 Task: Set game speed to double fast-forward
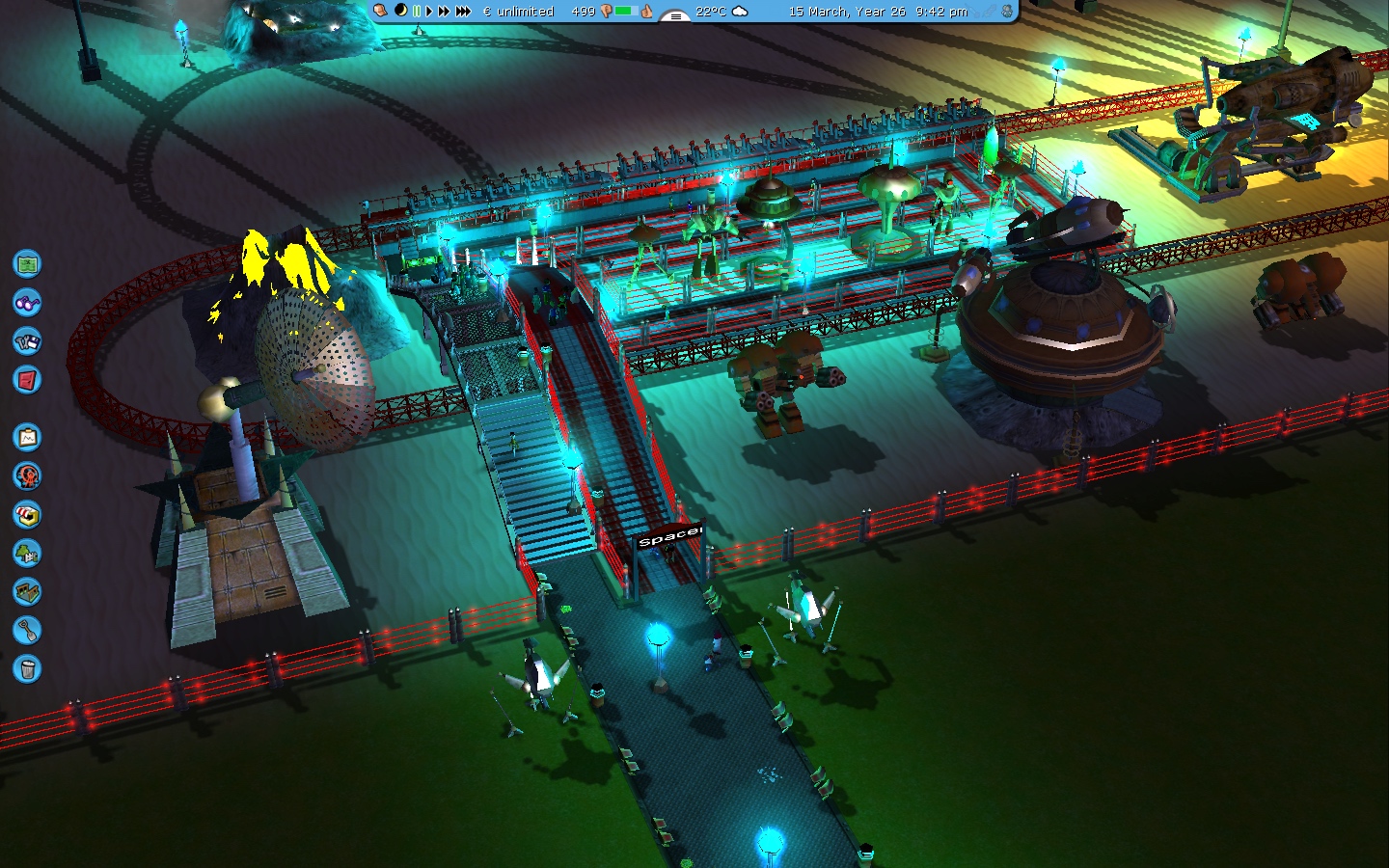tap(444, 12)
